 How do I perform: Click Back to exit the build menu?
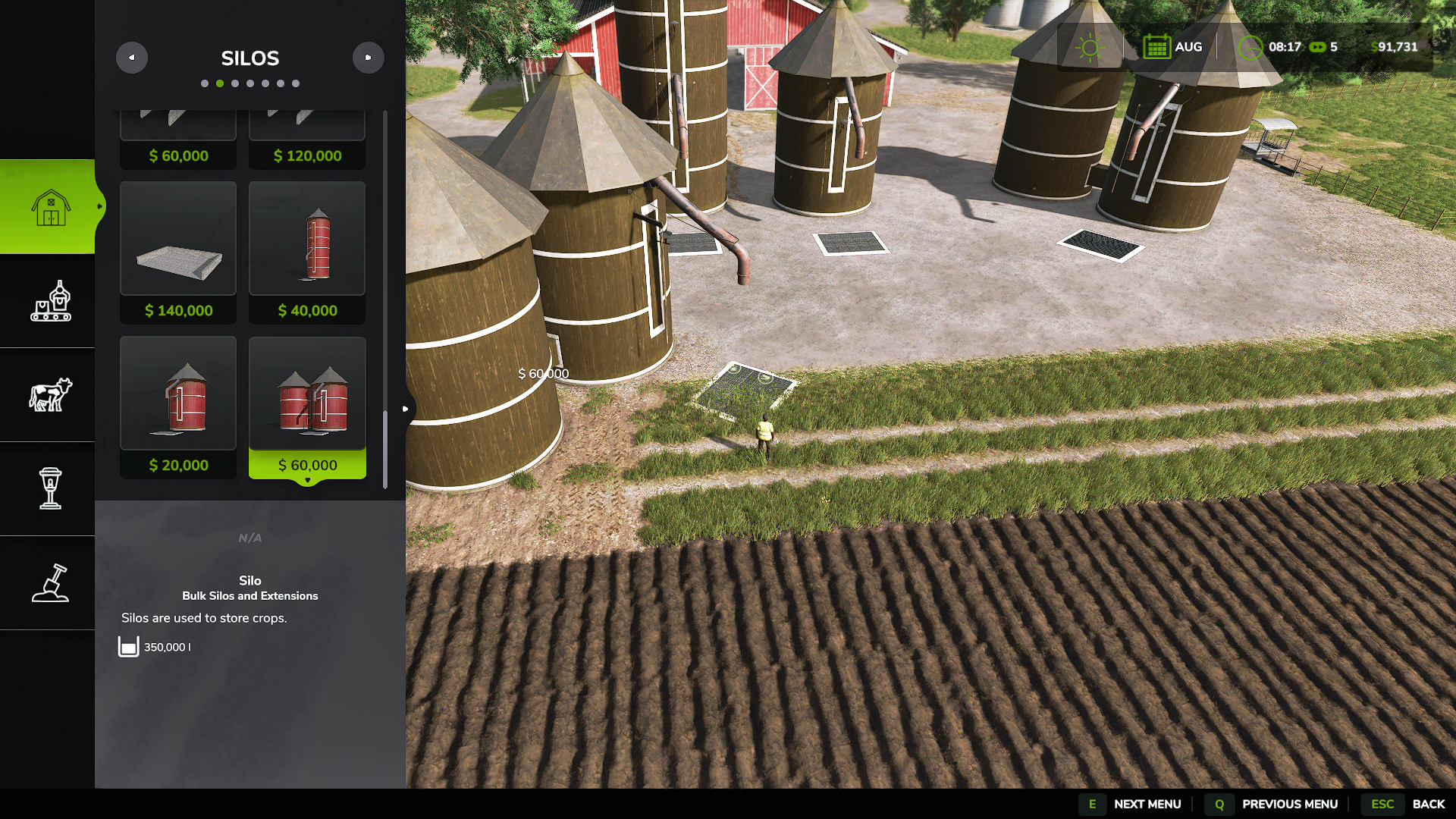click(x=1409, y=804)
